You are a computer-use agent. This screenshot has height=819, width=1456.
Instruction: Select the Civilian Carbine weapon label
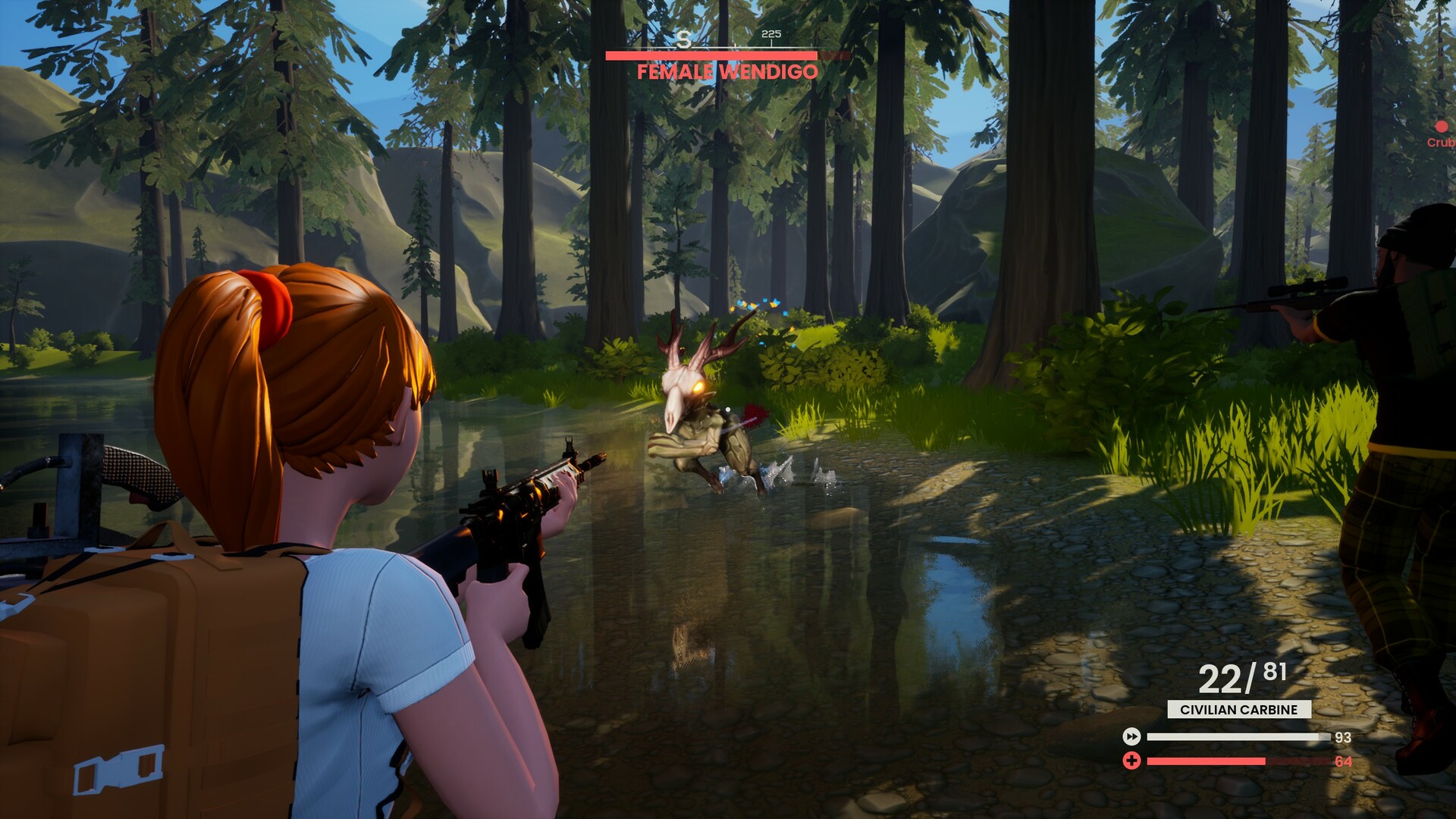1239,710
